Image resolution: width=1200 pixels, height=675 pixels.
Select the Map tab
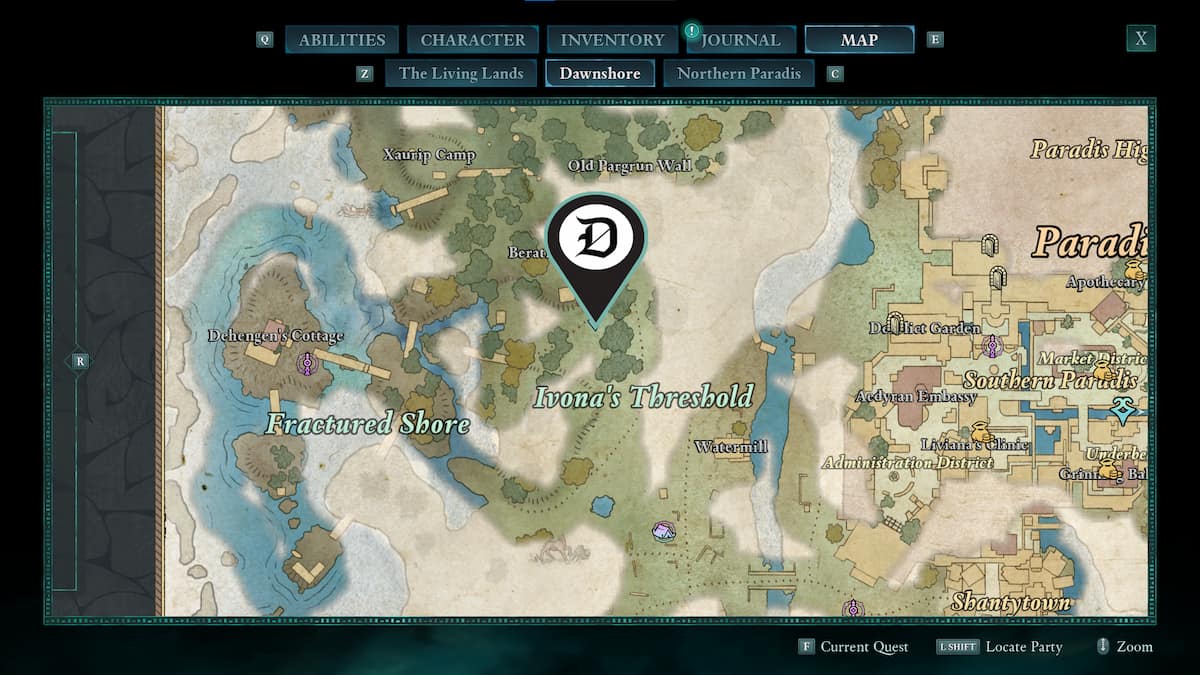(859, 40)
